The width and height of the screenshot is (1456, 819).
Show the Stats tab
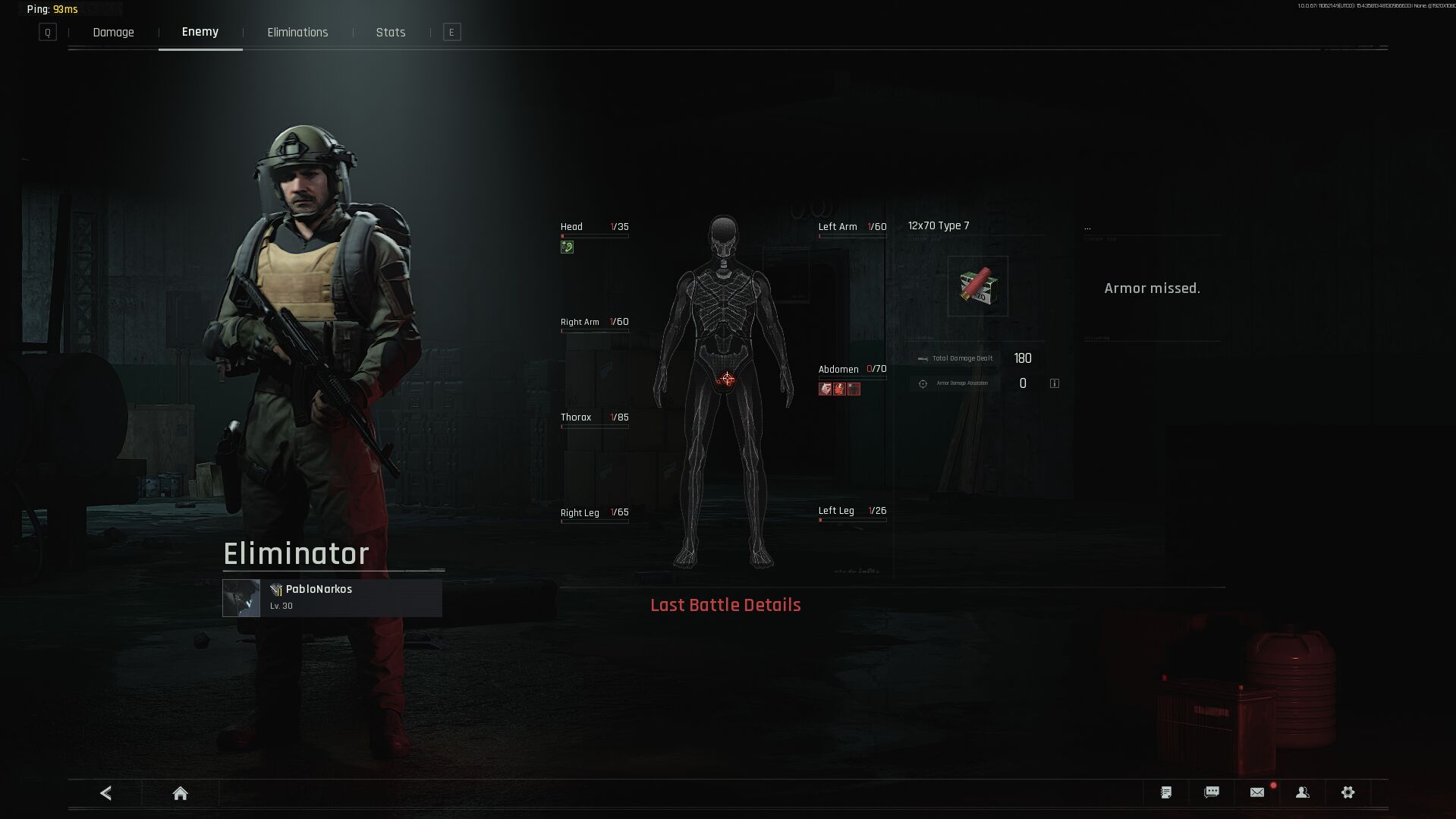point(391,33)
